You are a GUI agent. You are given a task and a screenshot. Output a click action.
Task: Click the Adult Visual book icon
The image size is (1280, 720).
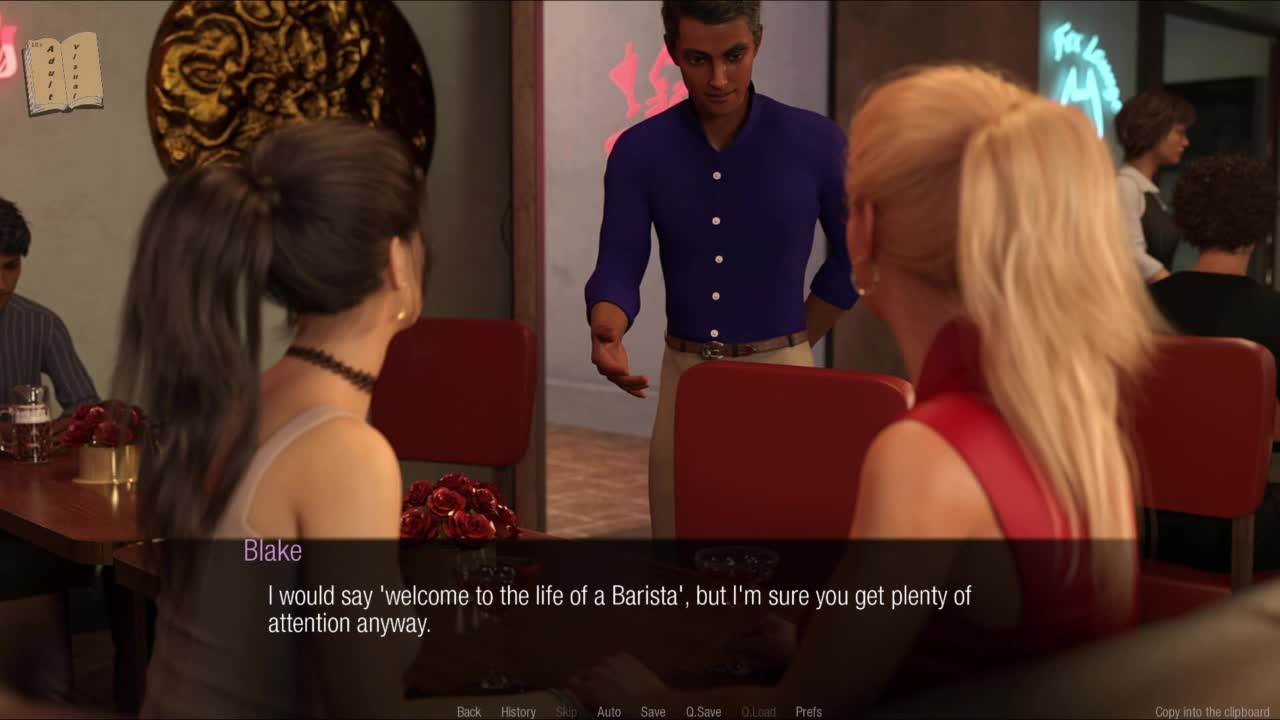pos(63,73)
